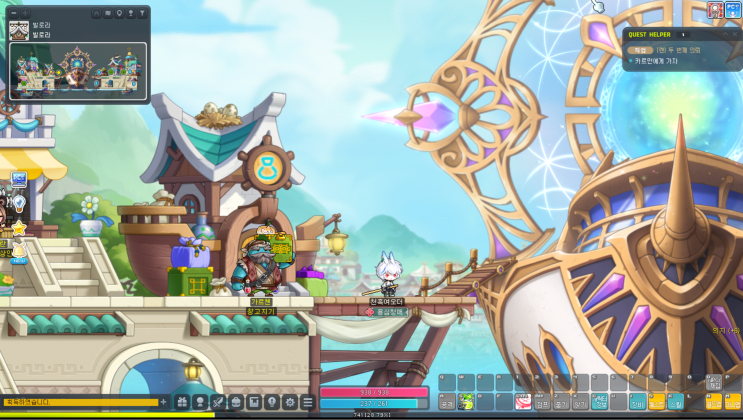Click the character buff icon beside PC icon
This screenshot has width=743, height=420.
716,10
